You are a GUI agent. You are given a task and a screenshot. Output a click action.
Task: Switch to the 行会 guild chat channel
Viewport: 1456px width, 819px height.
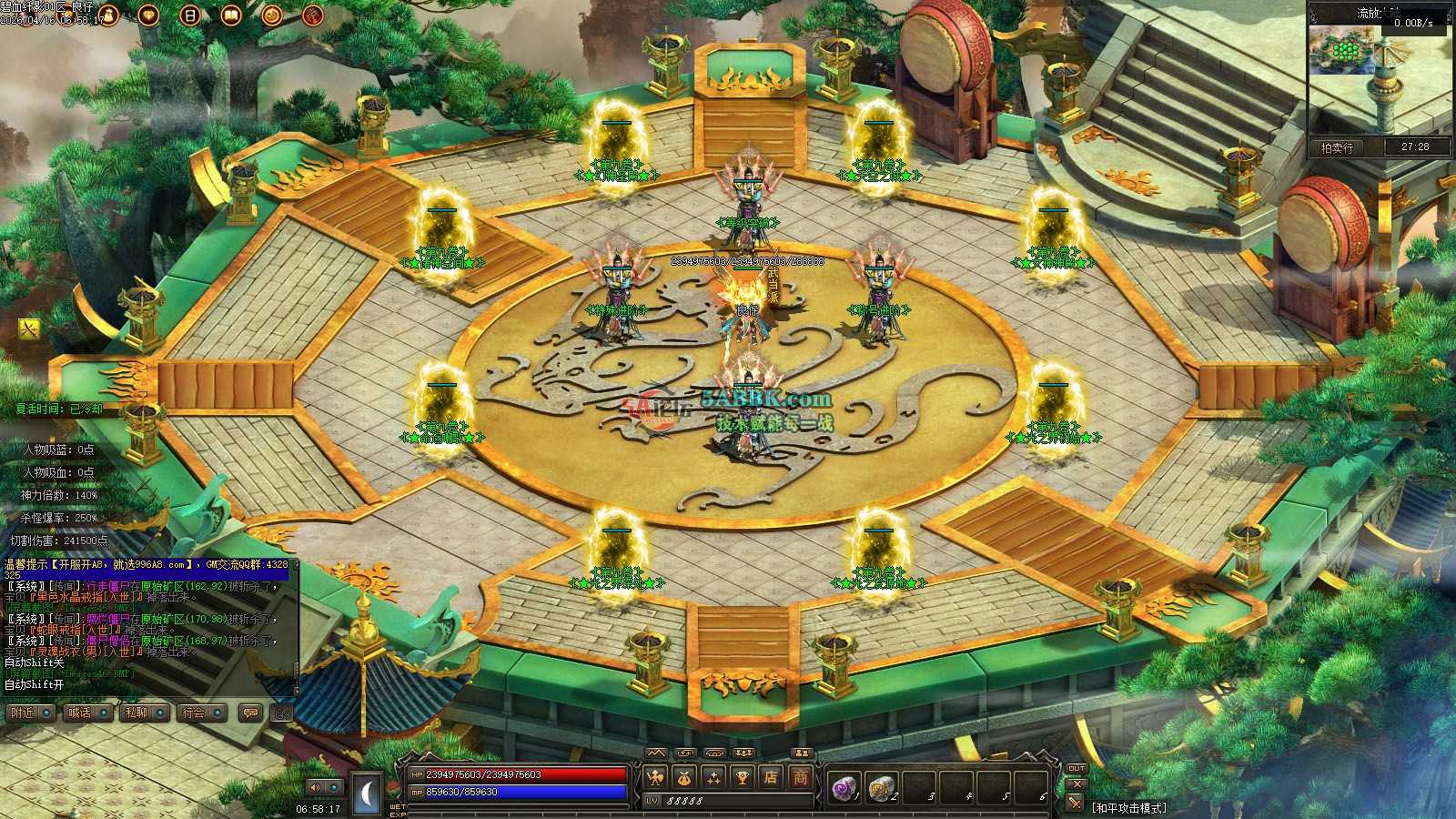(199, 713)
